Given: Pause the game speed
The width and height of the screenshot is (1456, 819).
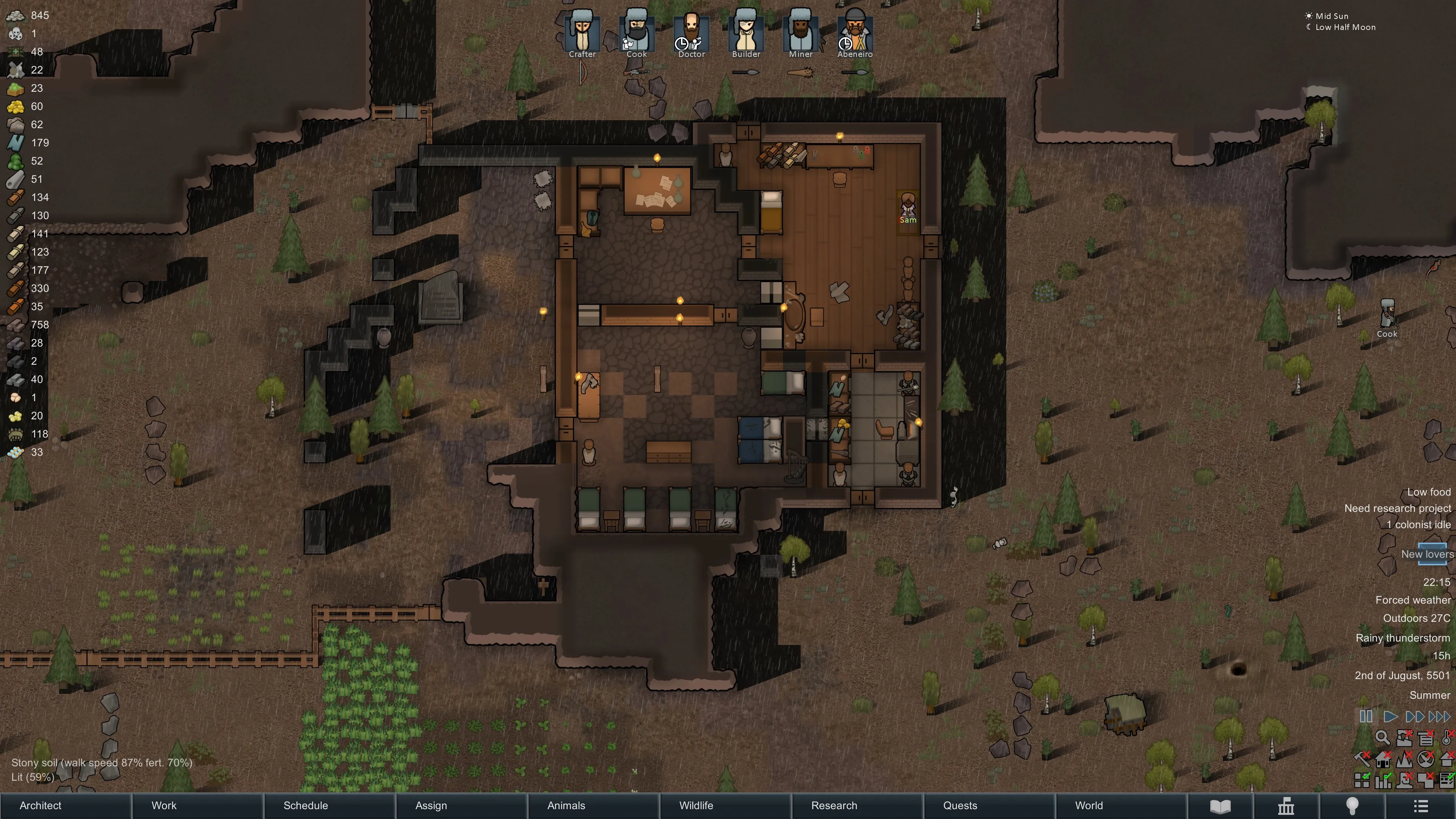Looking at the screenshot, I should 1366,717.
